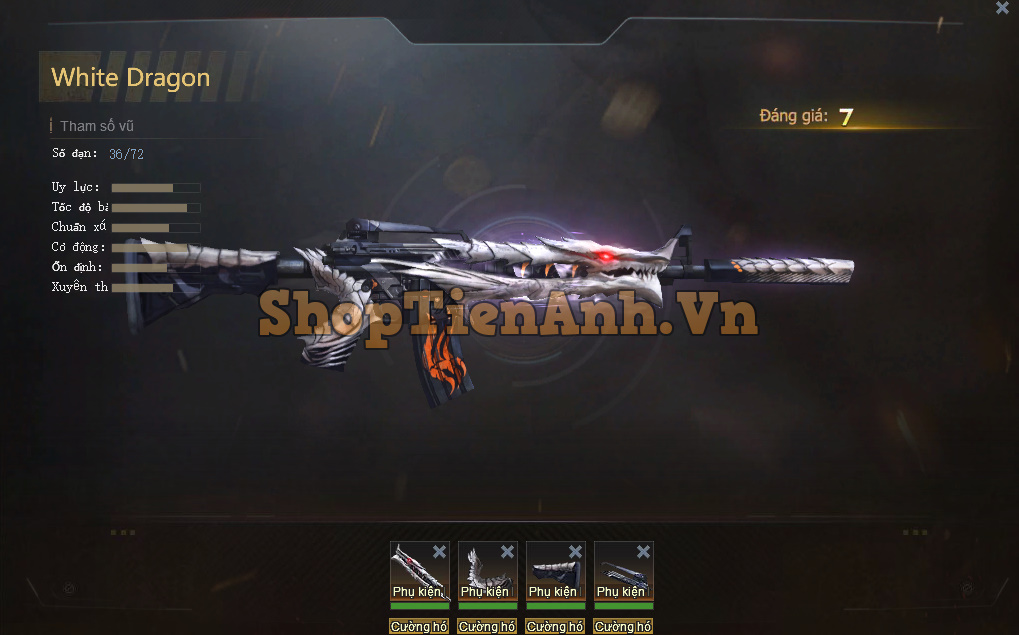The height and width of the screenshot is (635, 1019).
Task: Click Cường hóa under the dark barrel accessory
Action: tap(623, 627)
